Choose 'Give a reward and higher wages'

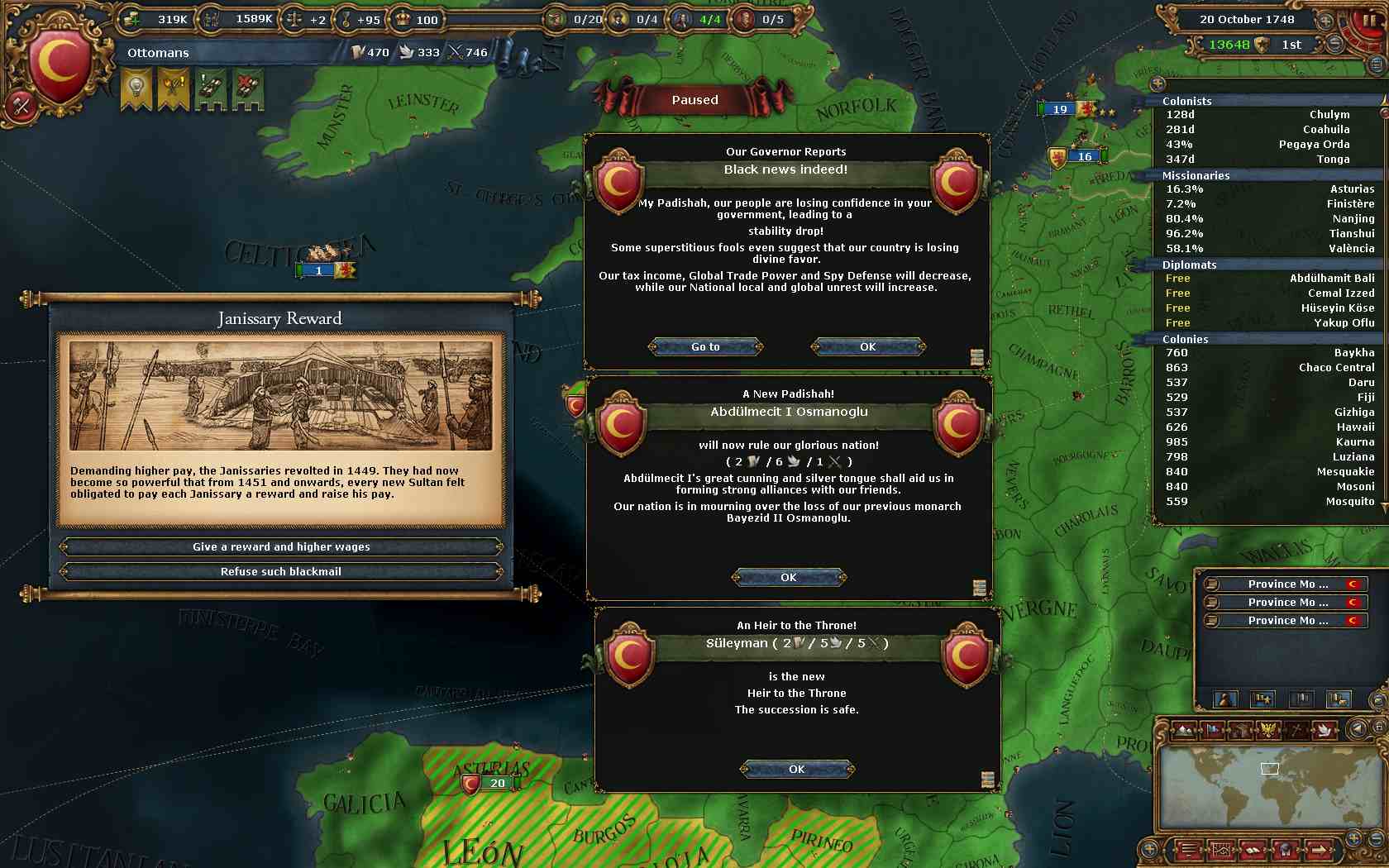[281, 547]
